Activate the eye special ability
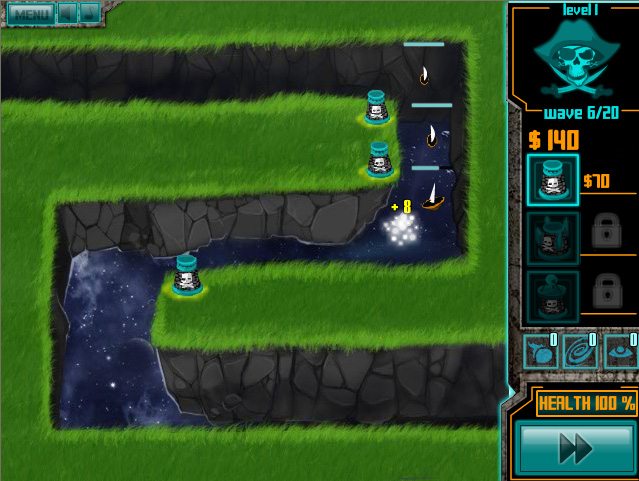The height and width of the screenshot is (481, 639). (620, 352)
